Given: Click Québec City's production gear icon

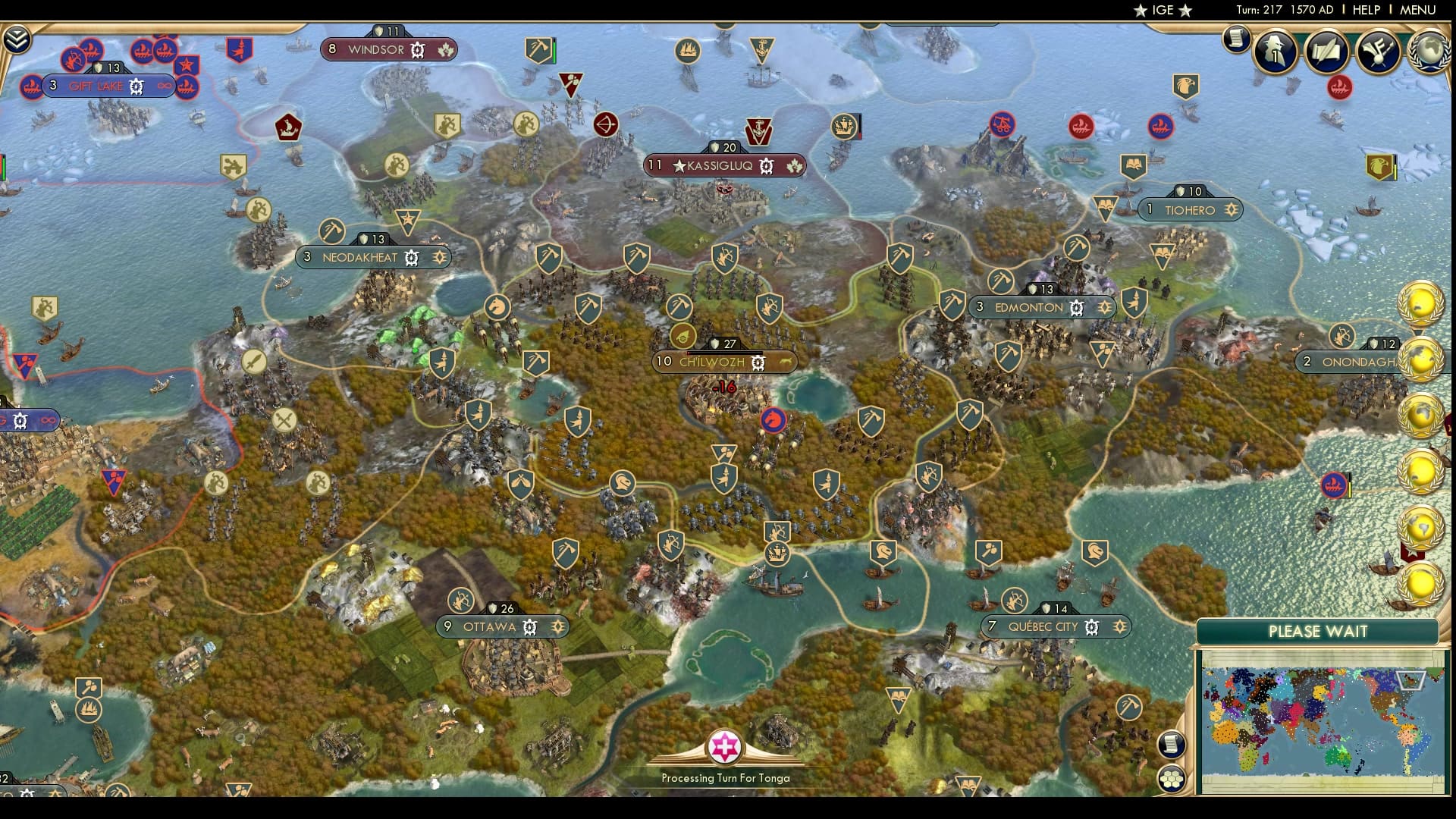Looking at the screenshot, I should [1092, 627].
